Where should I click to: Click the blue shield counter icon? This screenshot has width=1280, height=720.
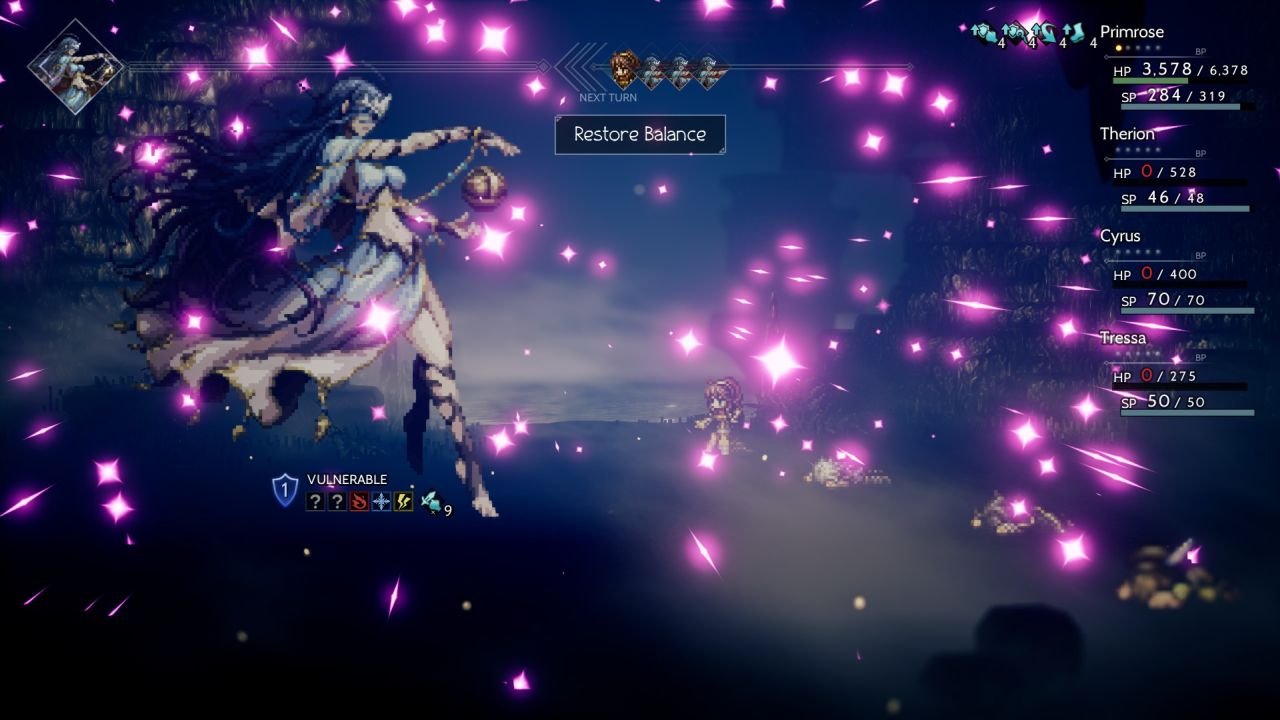click(285, 490)
